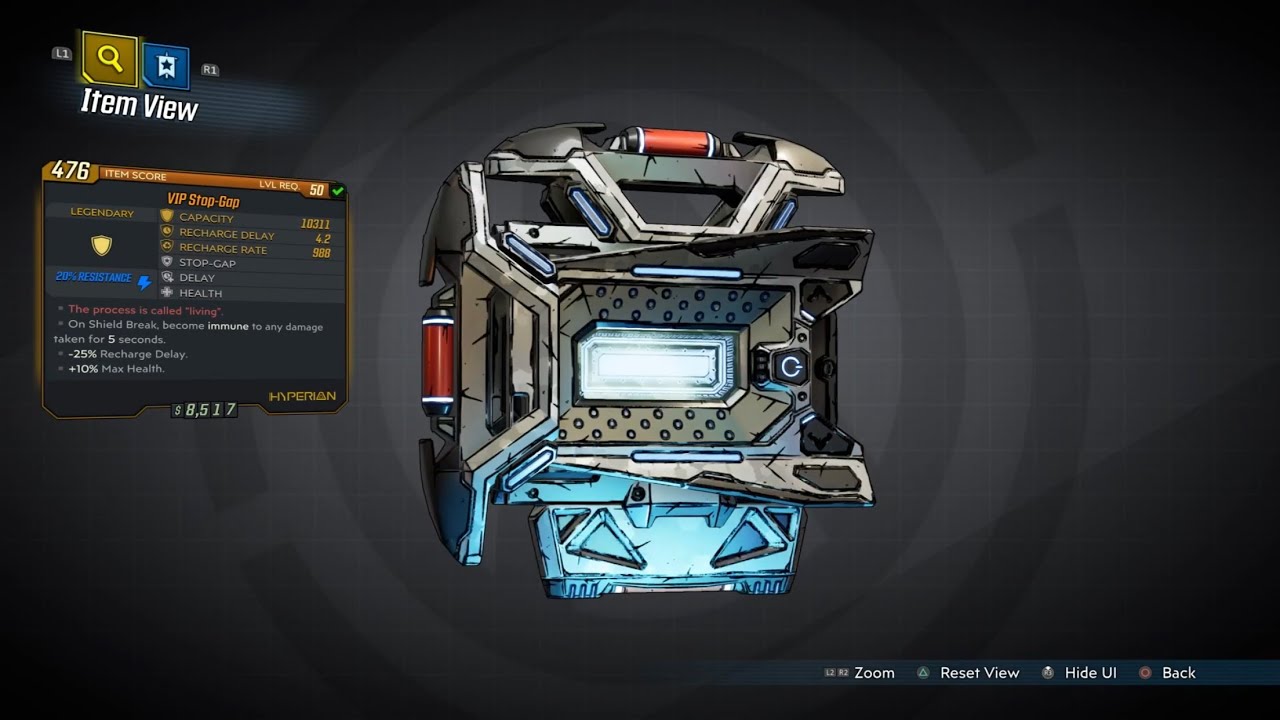
Task: Click the Health cross icon
Action: [166, 293]
